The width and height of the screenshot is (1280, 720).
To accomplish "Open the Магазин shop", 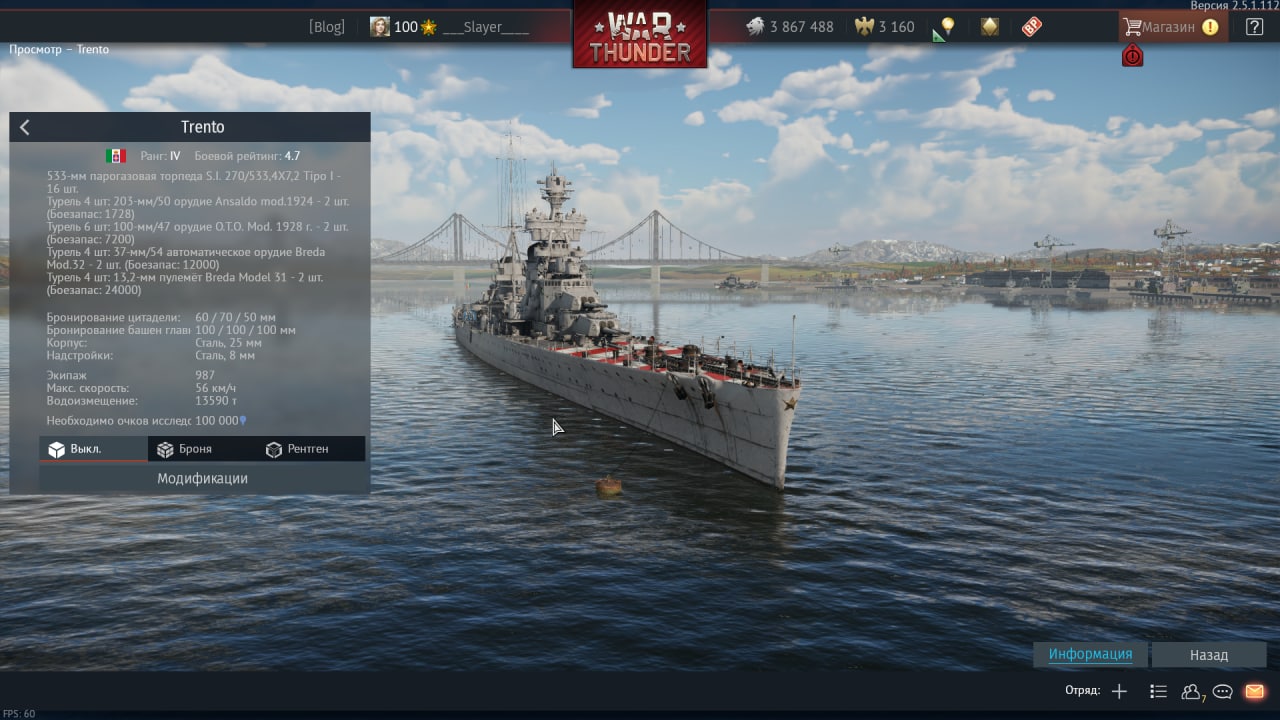I will point(1168,27).
